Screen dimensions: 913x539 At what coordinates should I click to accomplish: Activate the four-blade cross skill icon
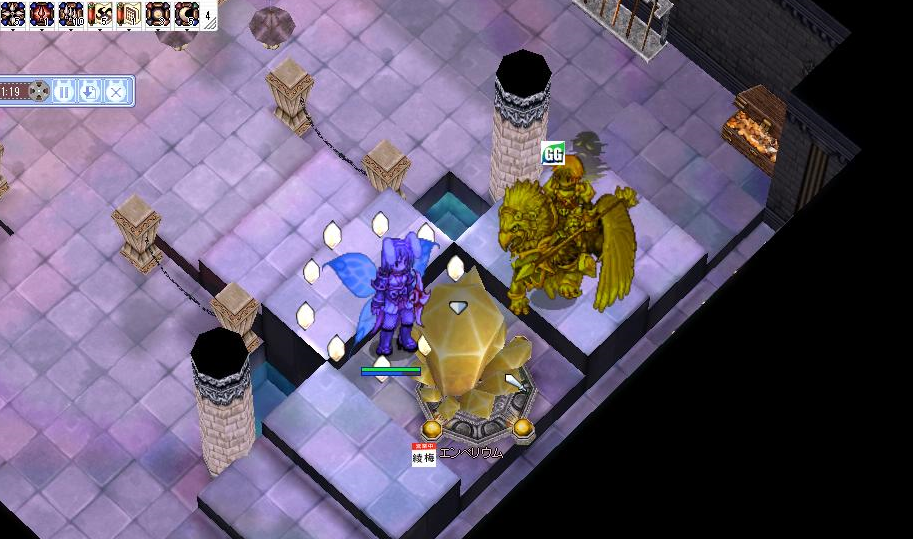click(13, 14)
